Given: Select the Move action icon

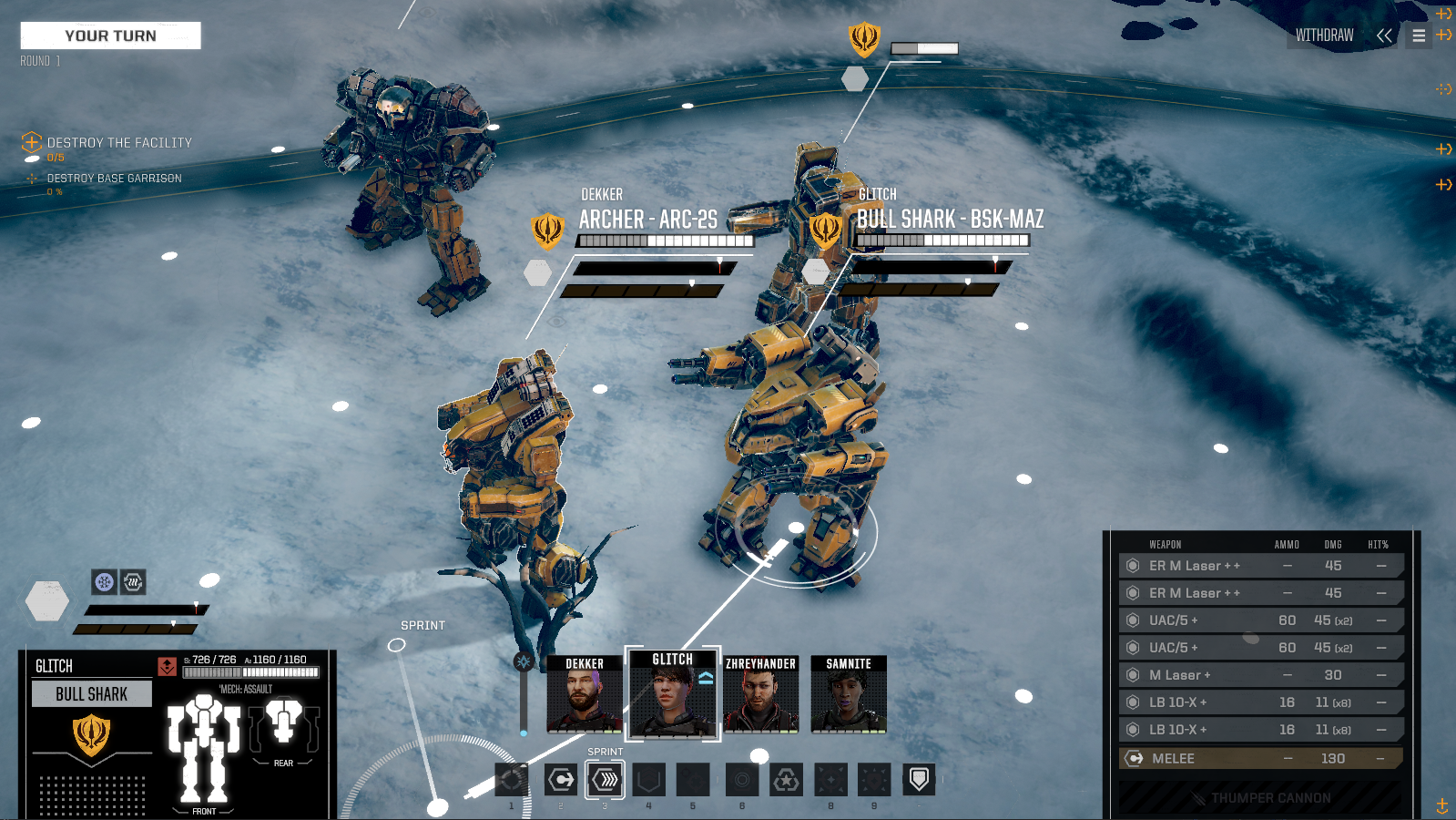Looking at the screenshot, I should point(558,780).
